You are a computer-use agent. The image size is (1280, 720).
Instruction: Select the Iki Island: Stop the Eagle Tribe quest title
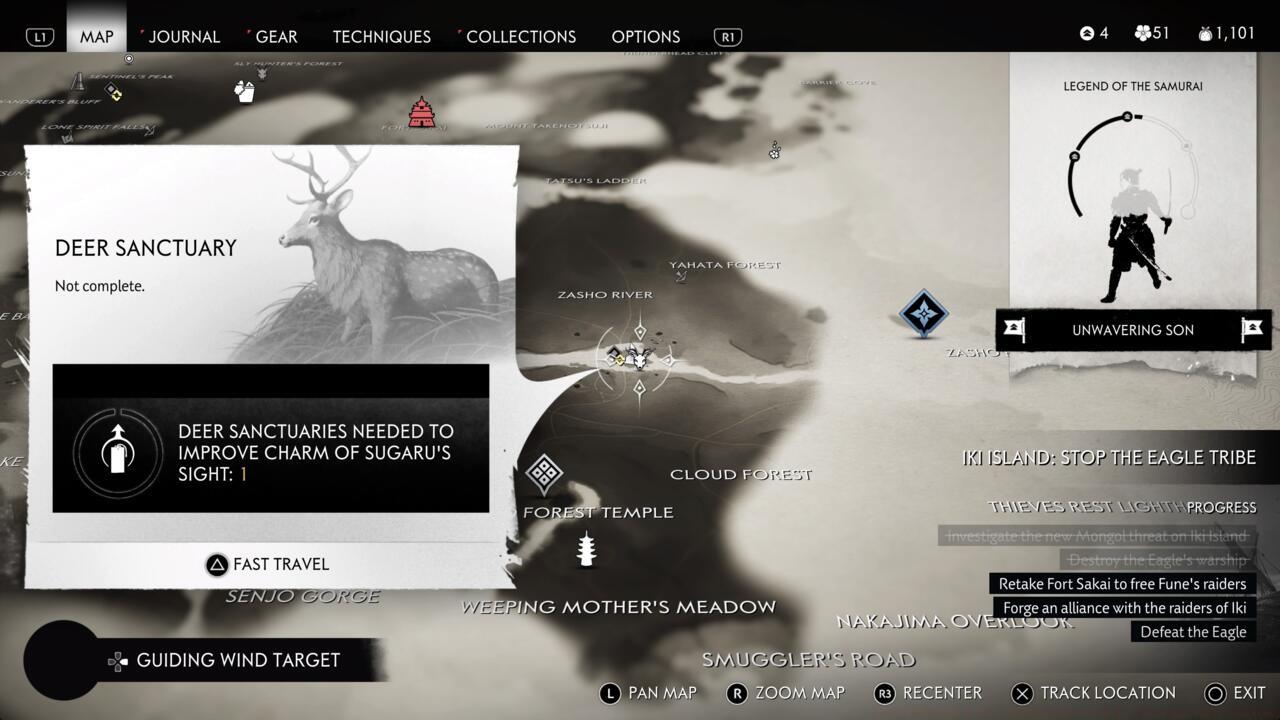tap(1108, 458)
